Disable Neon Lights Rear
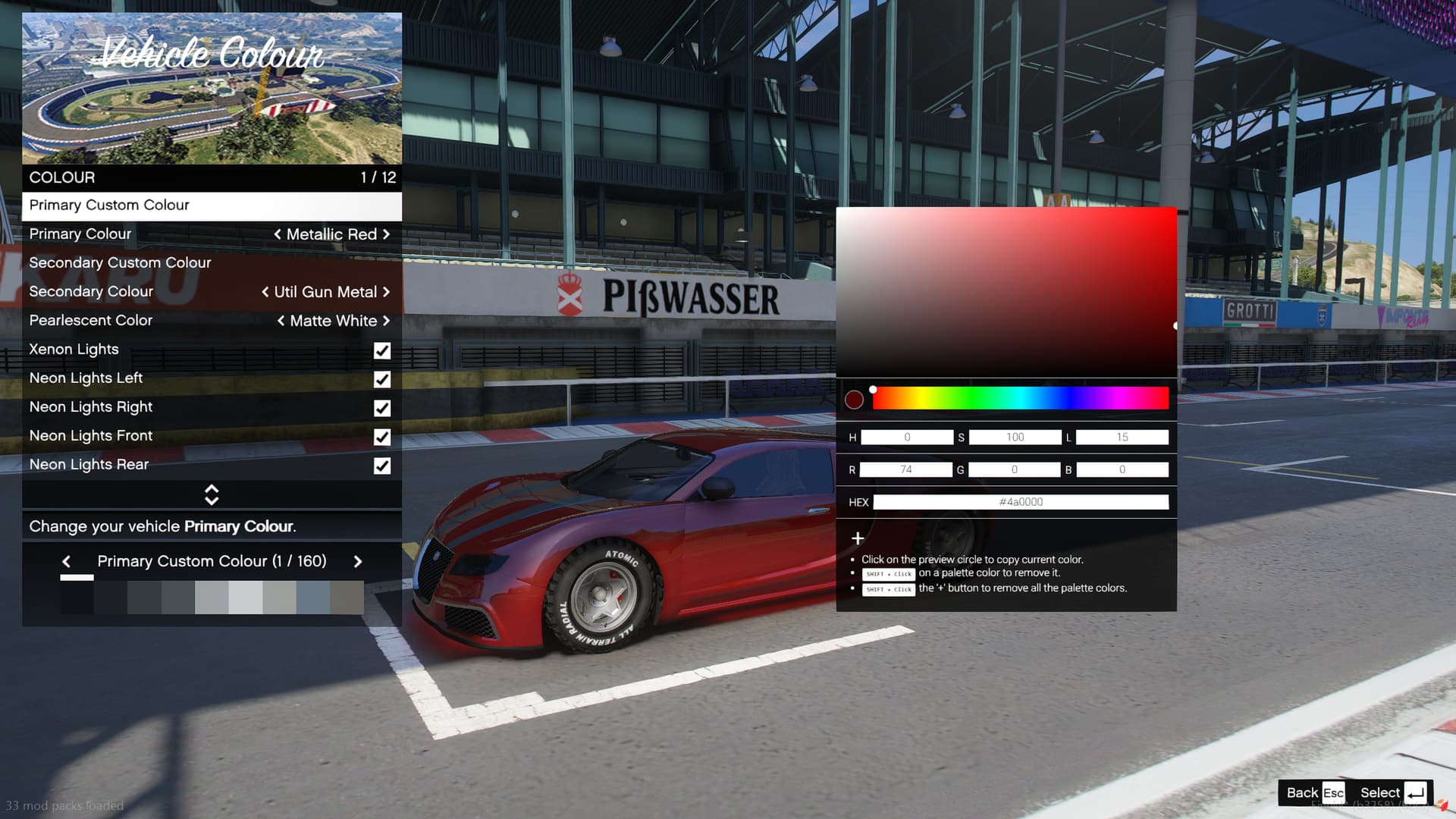Viewport: 1456px width, 819px height. (x=382, y=466)
